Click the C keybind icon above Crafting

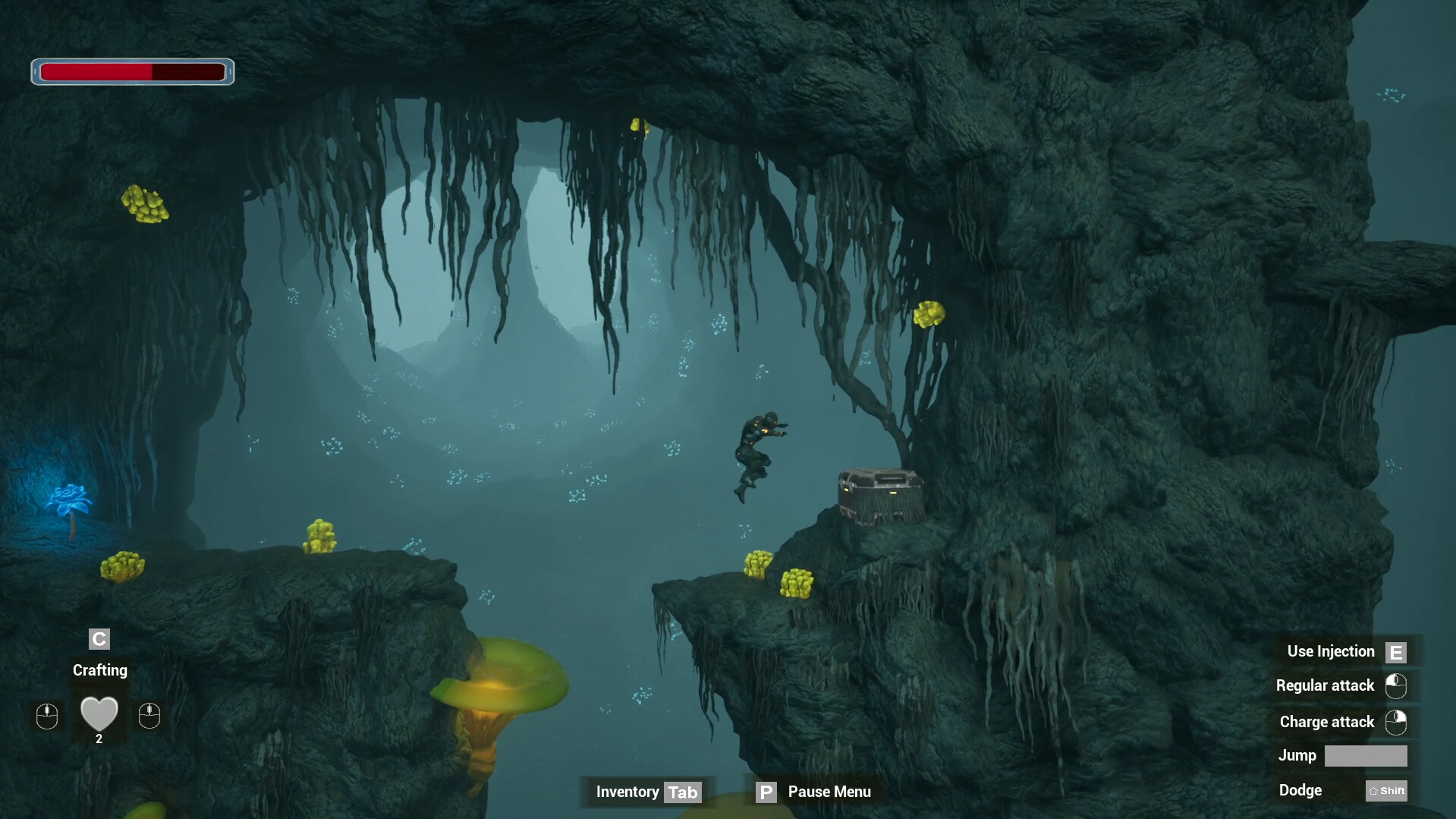coord(99,639)
